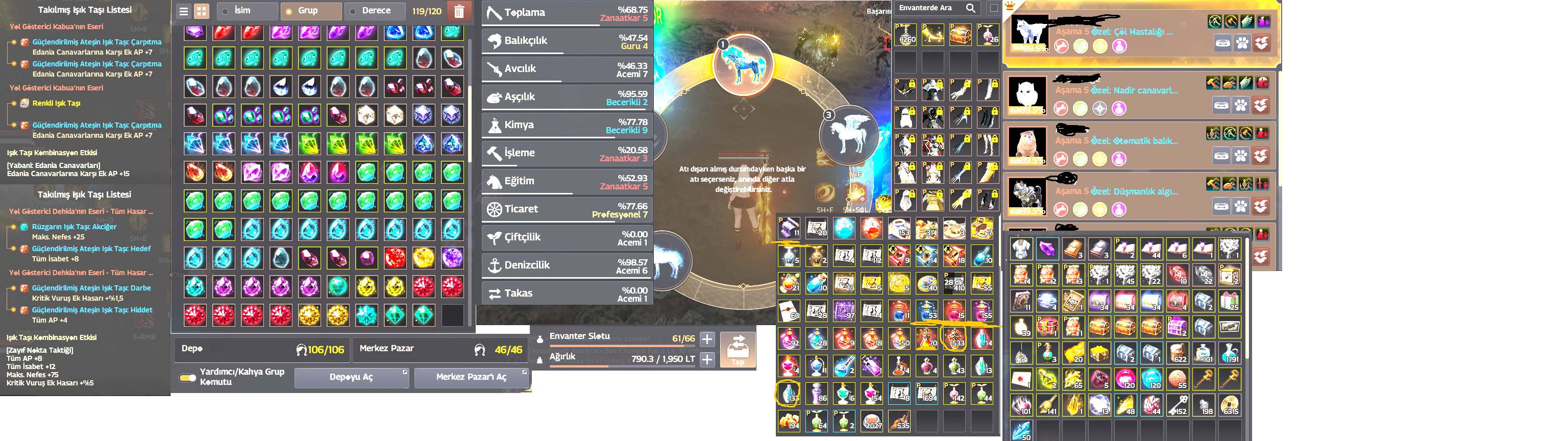The image size is (1568, 441).
Task: Click the magnifier in Envanterde Ara search bar
Action: pyautogui.click(x=971, y=8)
